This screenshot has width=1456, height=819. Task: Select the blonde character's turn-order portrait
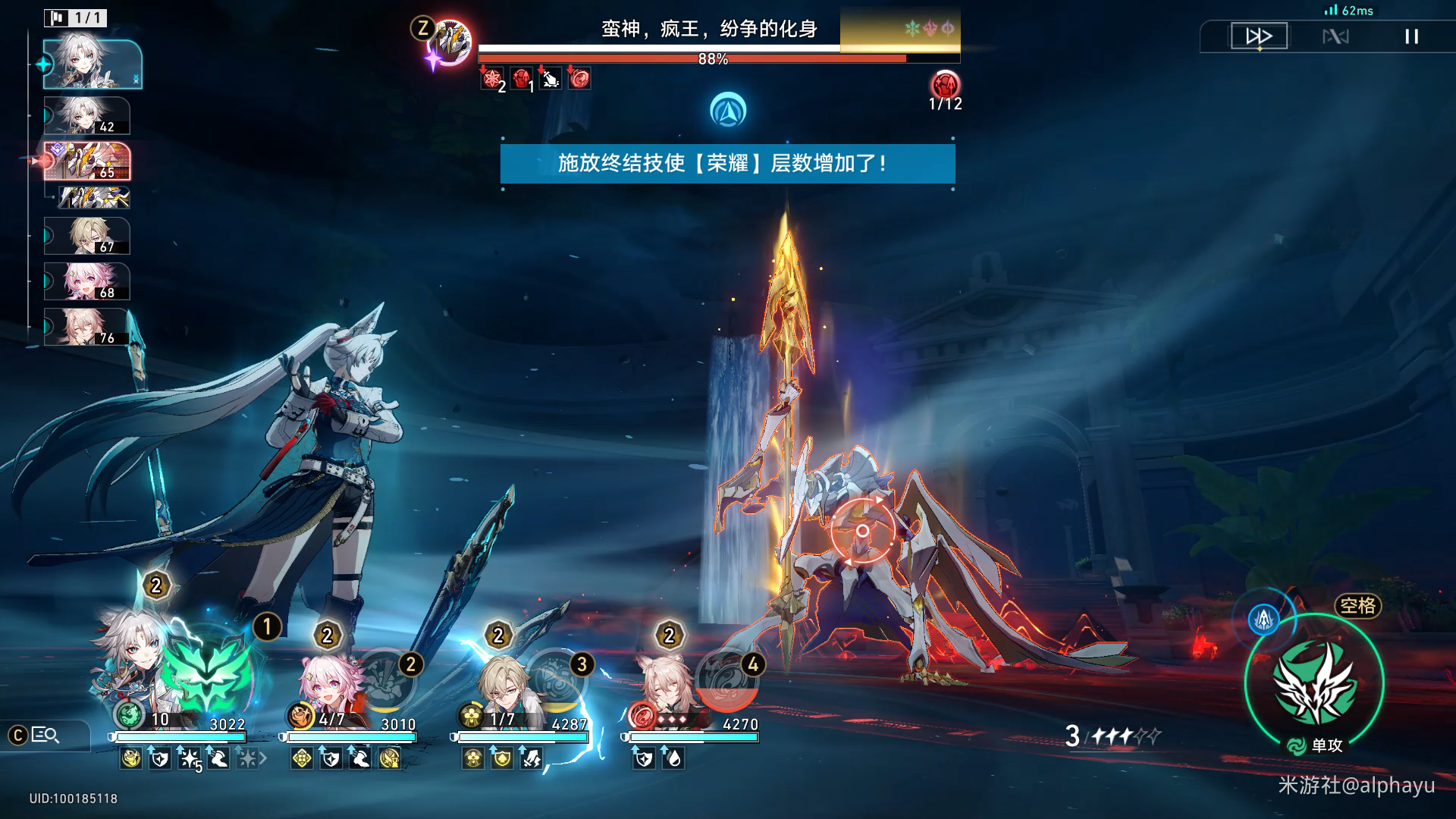87,236
